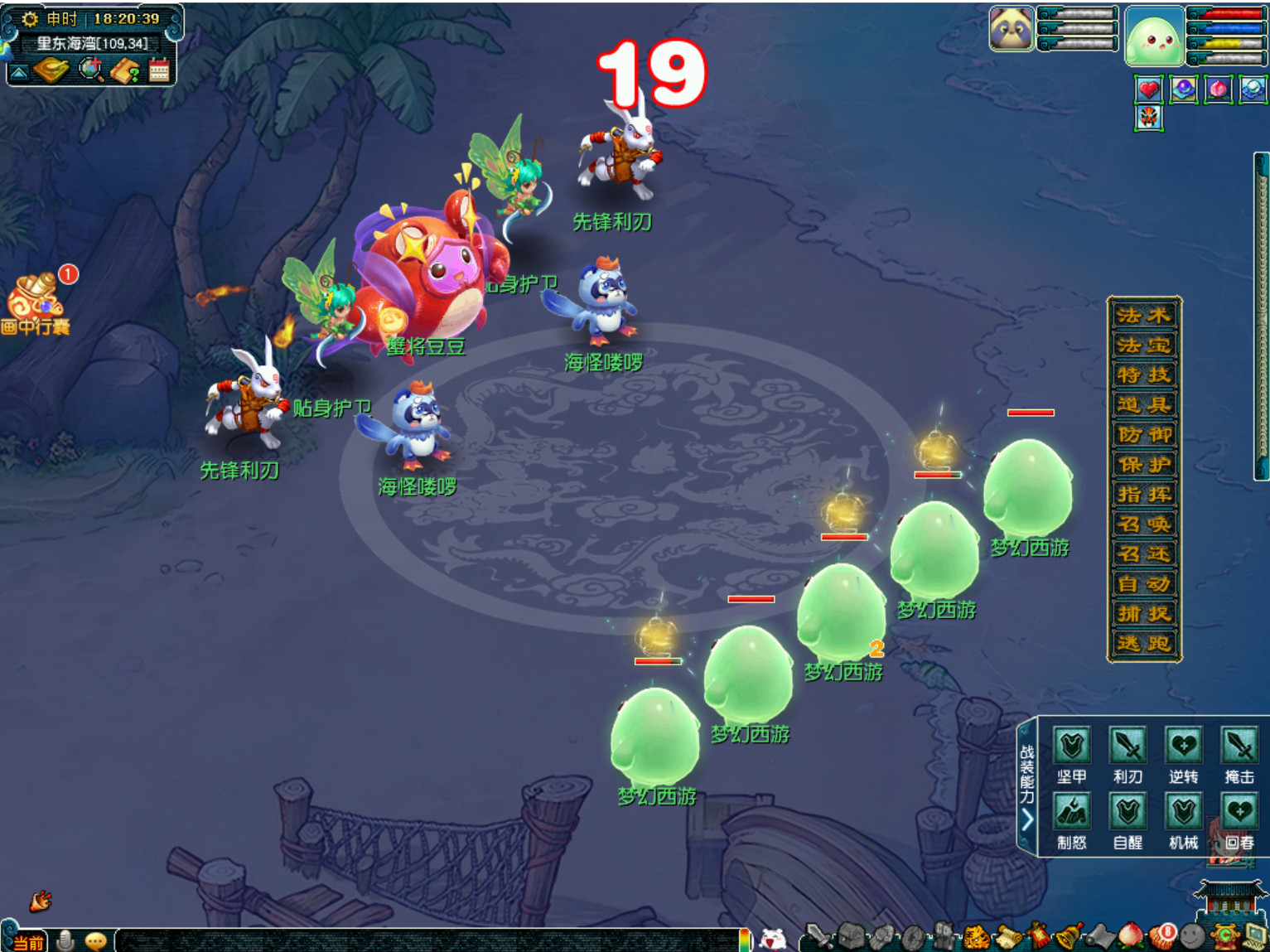
Task: Activate the 自醒 ability icon
Action: 1128,812
